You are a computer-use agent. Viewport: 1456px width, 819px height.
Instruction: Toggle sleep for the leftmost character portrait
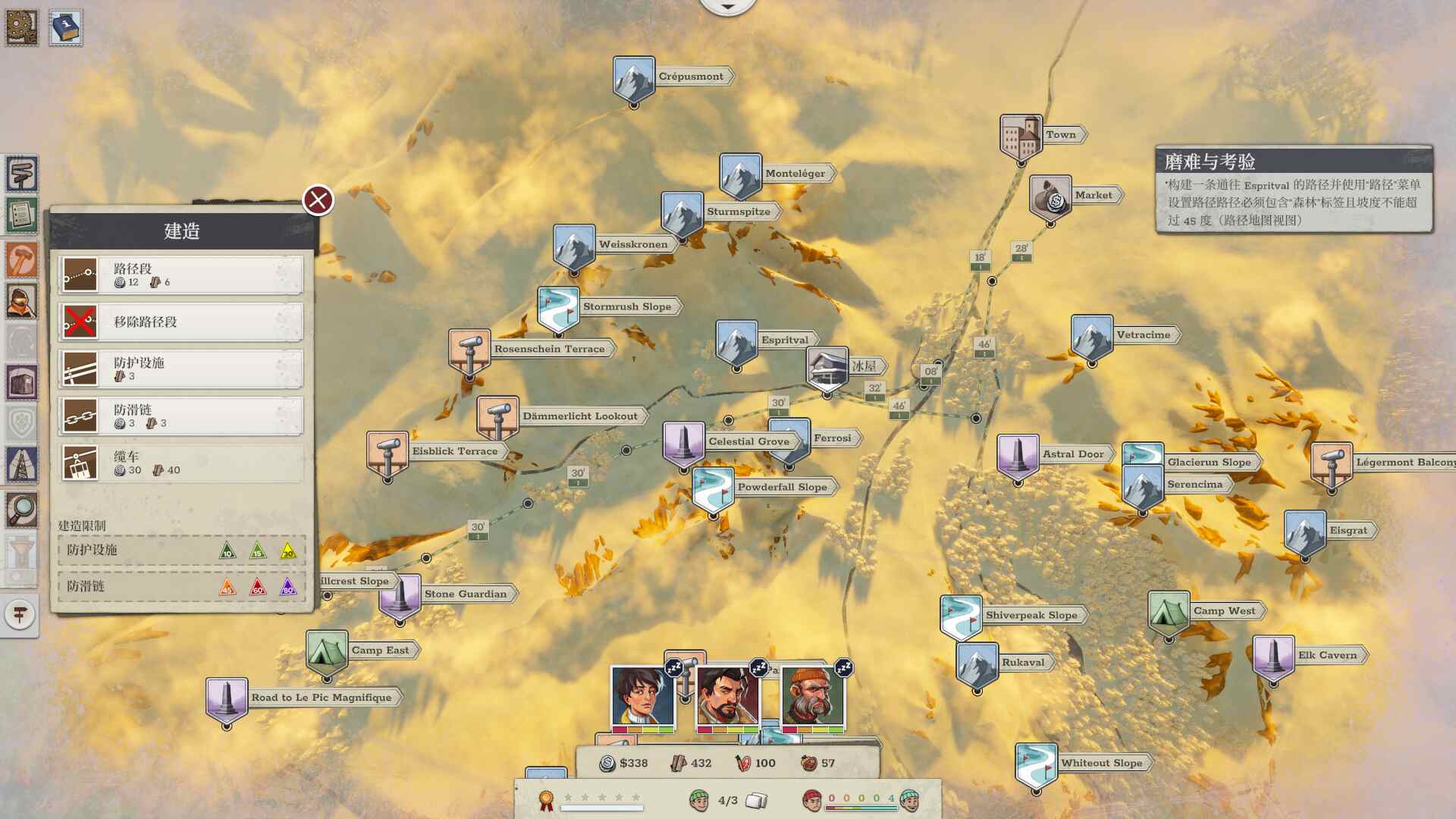pyautogui.click(x=674, y=667)
